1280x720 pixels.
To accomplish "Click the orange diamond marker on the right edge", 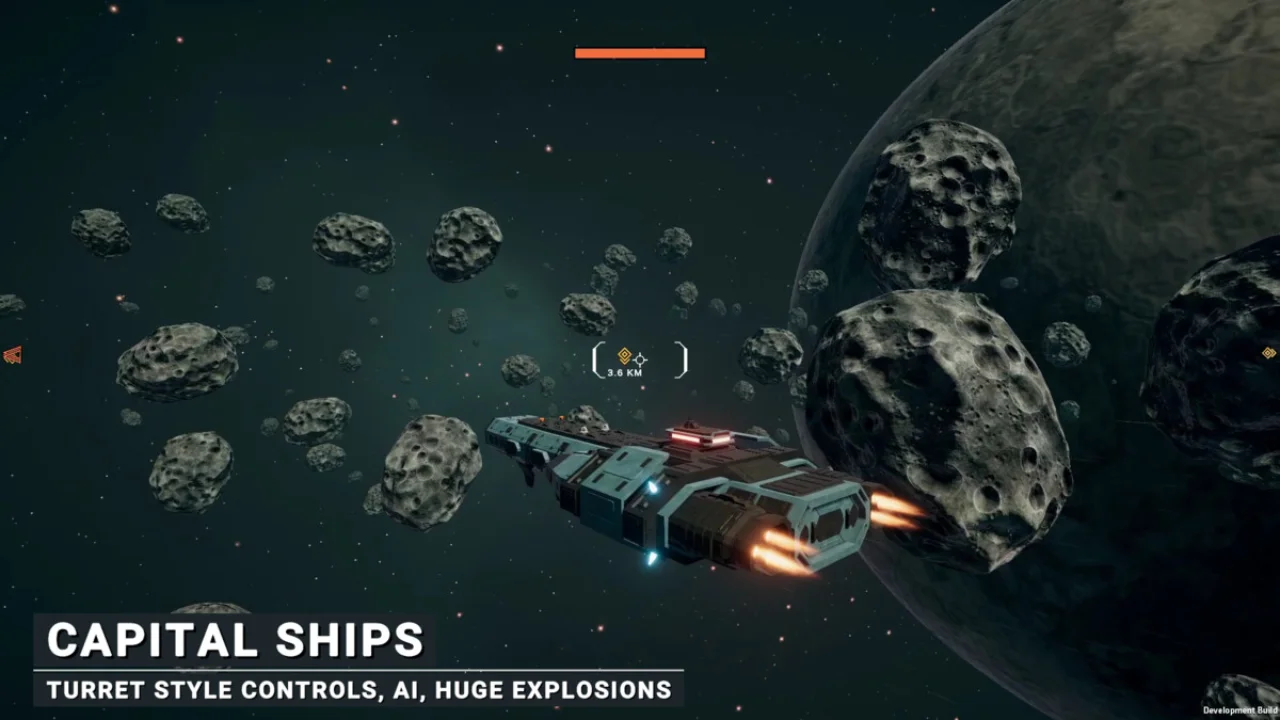I will (x=1269, y=353).
